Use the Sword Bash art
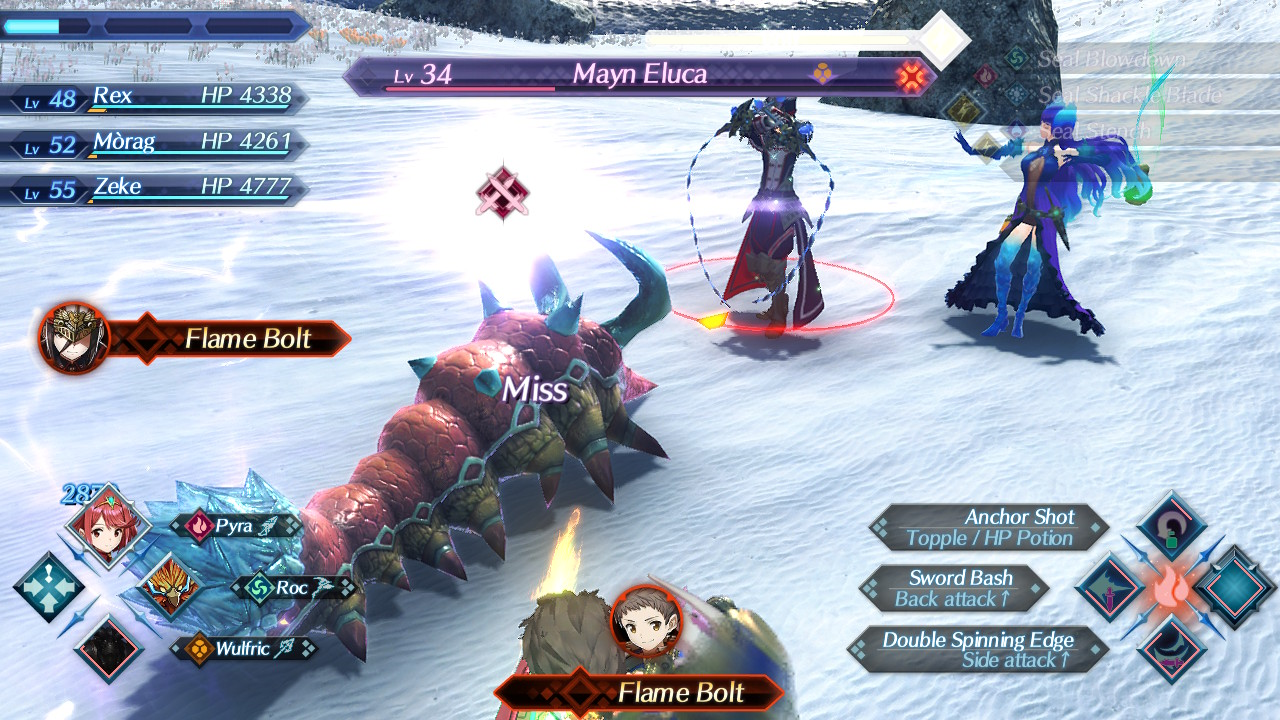Image resolution: width=1280 pixels, height=720 pixels. click(x=954, y=588)
